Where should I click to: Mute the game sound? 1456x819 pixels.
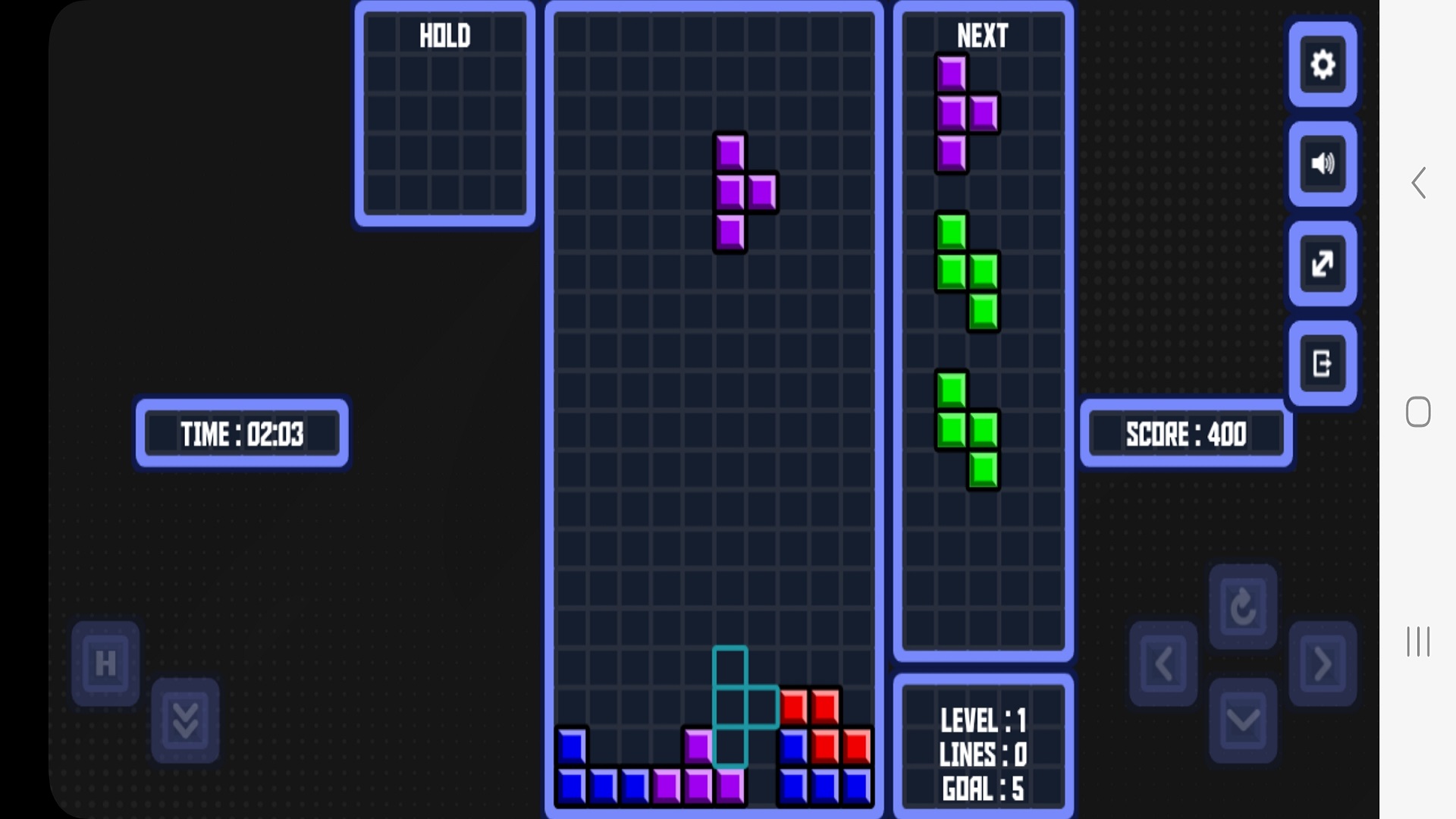pos(1322,164)
